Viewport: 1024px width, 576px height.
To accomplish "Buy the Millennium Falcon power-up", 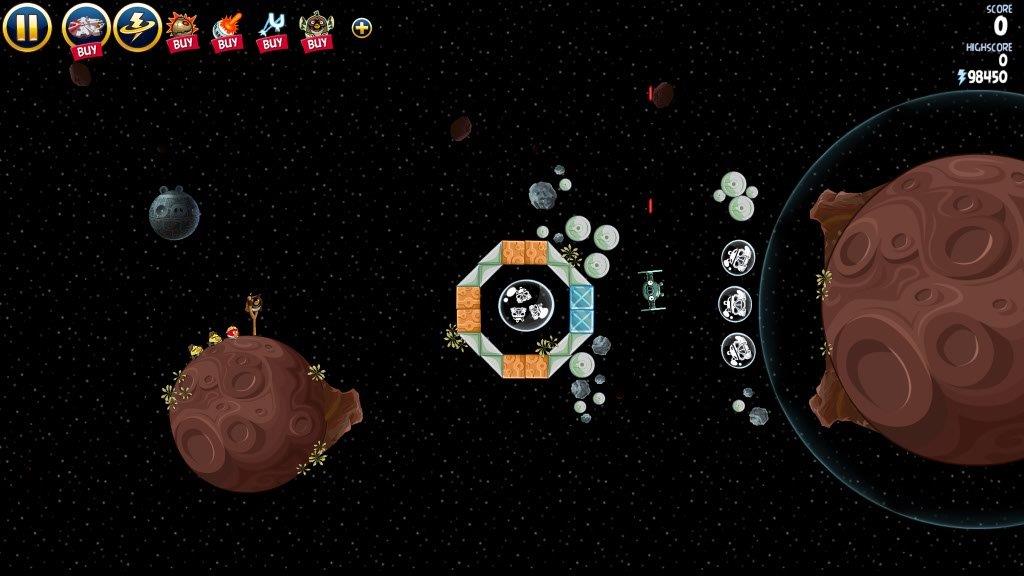I will pos(86,28).
